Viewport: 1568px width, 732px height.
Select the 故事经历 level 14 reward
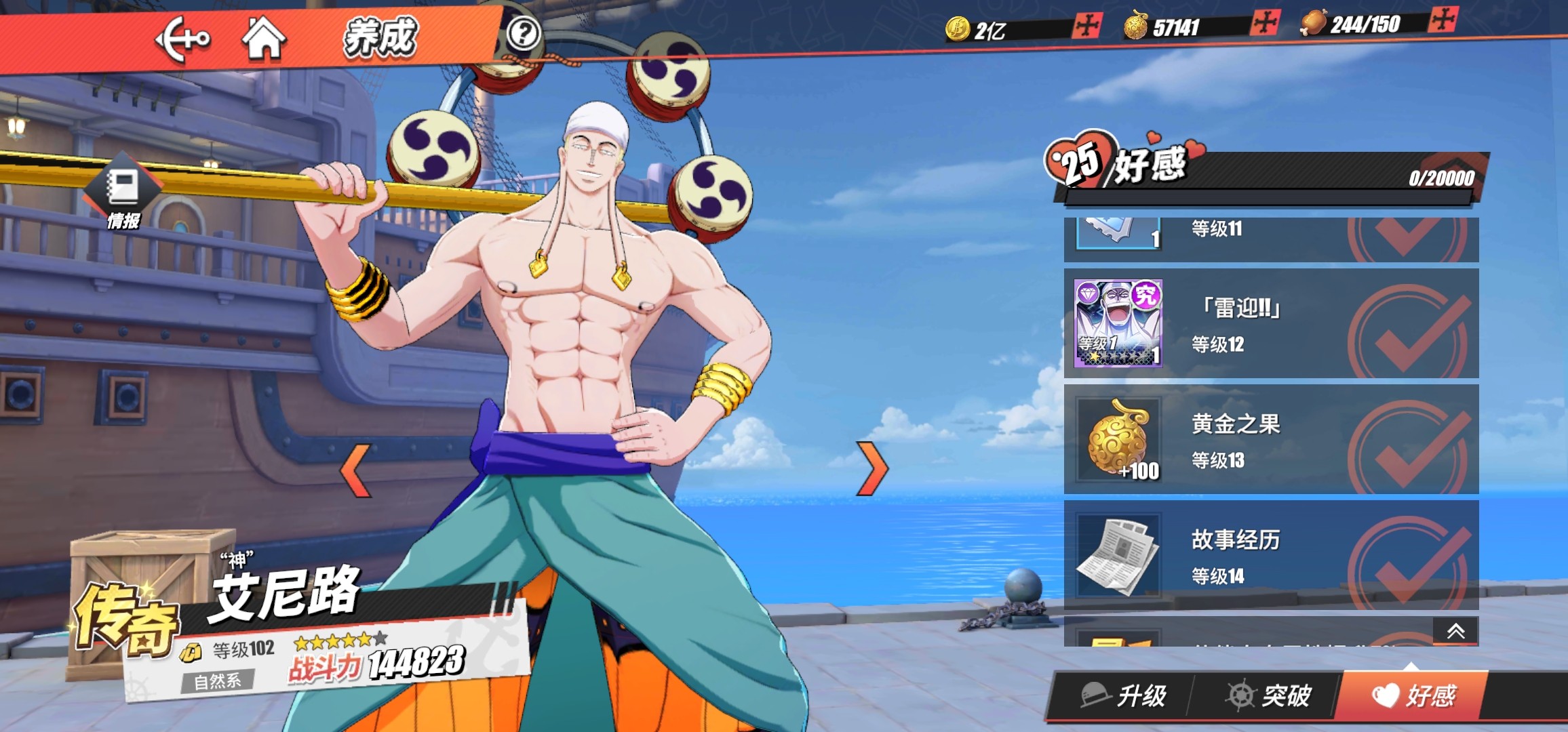pos(1270,556)
